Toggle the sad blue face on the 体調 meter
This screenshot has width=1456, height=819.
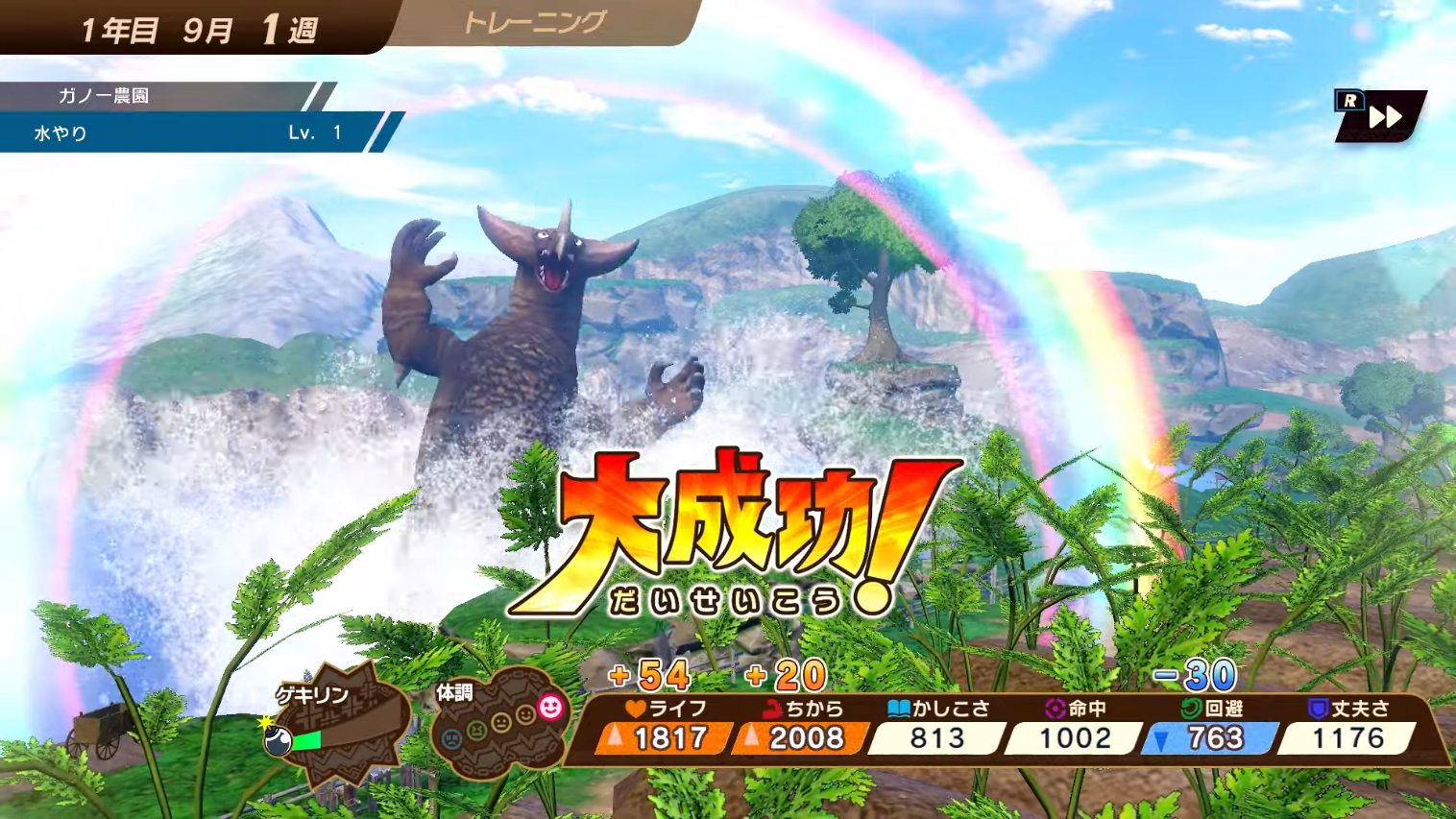click(x=451, y=737)
